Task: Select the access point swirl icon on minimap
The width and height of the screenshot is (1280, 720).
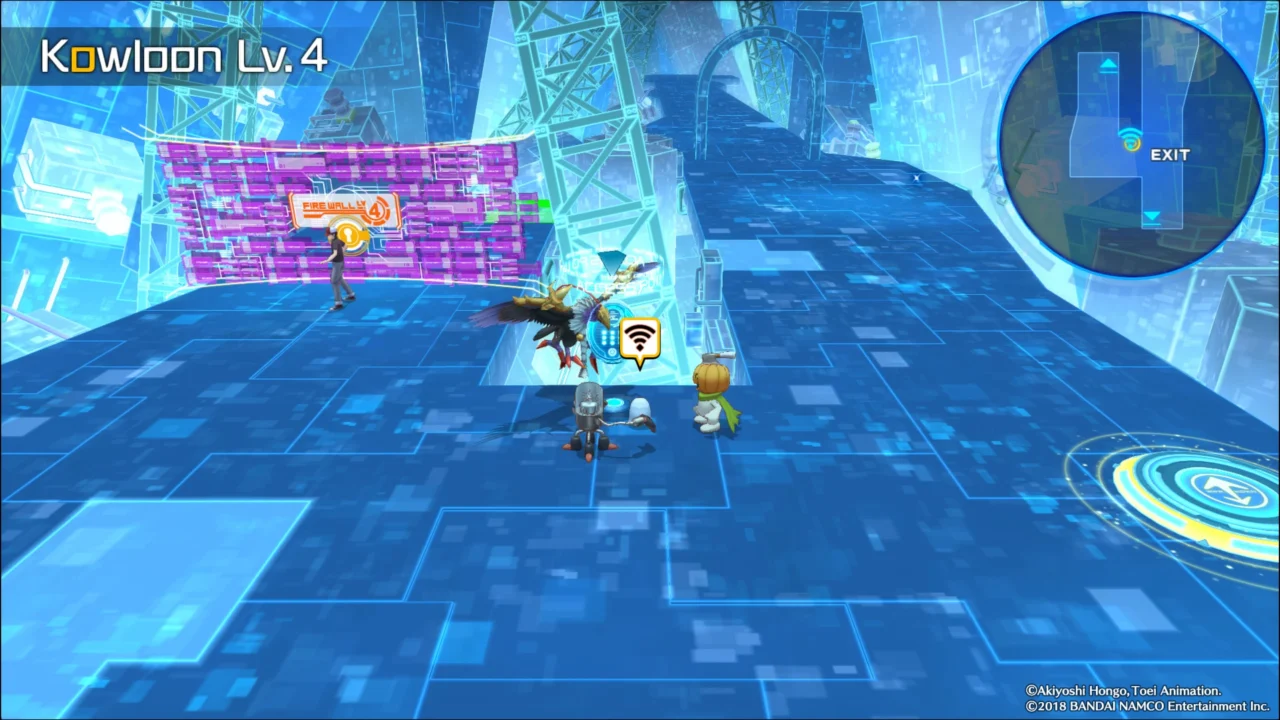Action: pyautogui.click(x=1131, y=143)
